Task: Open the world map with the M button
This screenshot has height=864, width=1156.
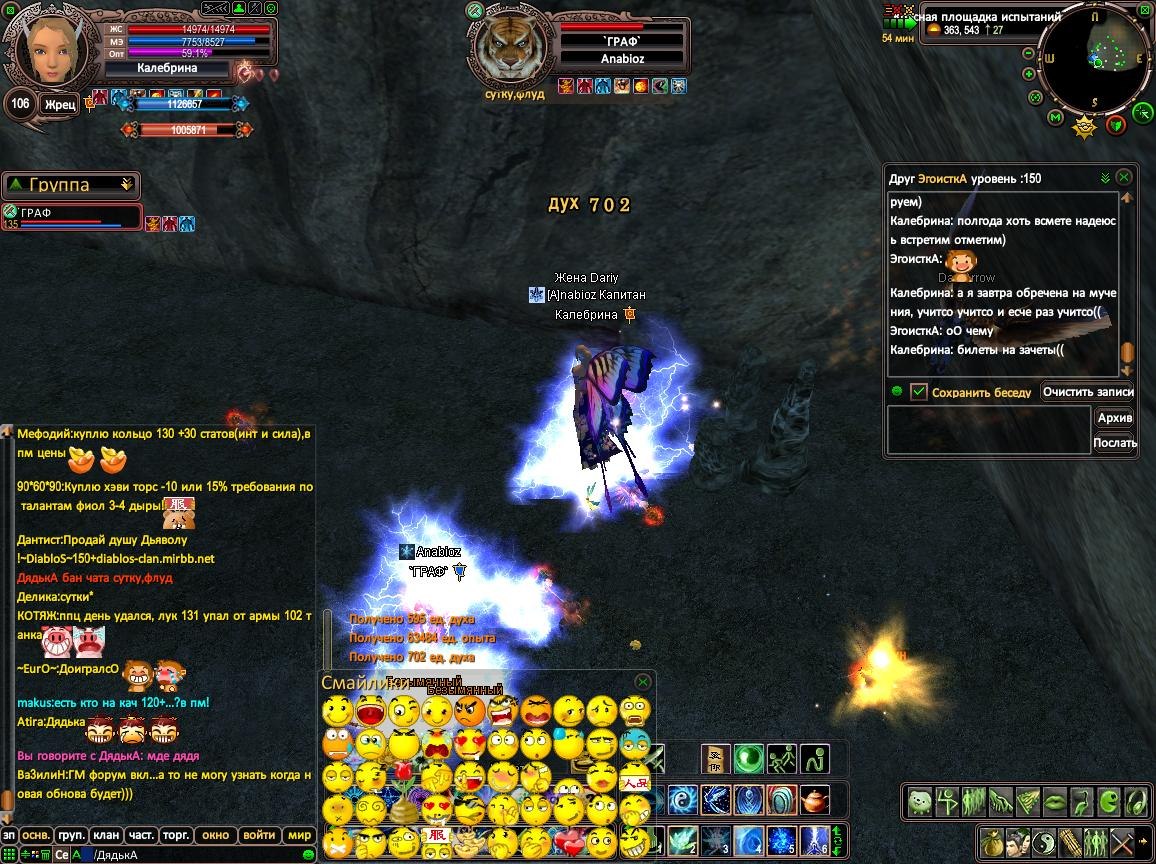Action: 1056,118
